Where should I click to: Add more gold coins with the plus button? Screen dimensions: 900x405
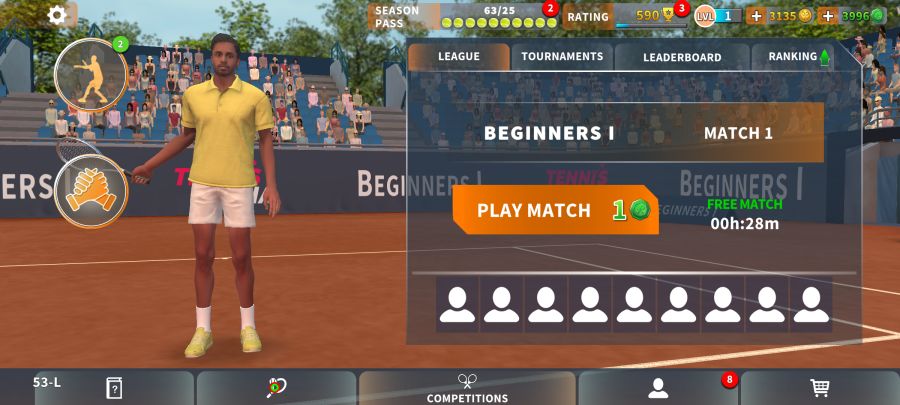(756, 16)
